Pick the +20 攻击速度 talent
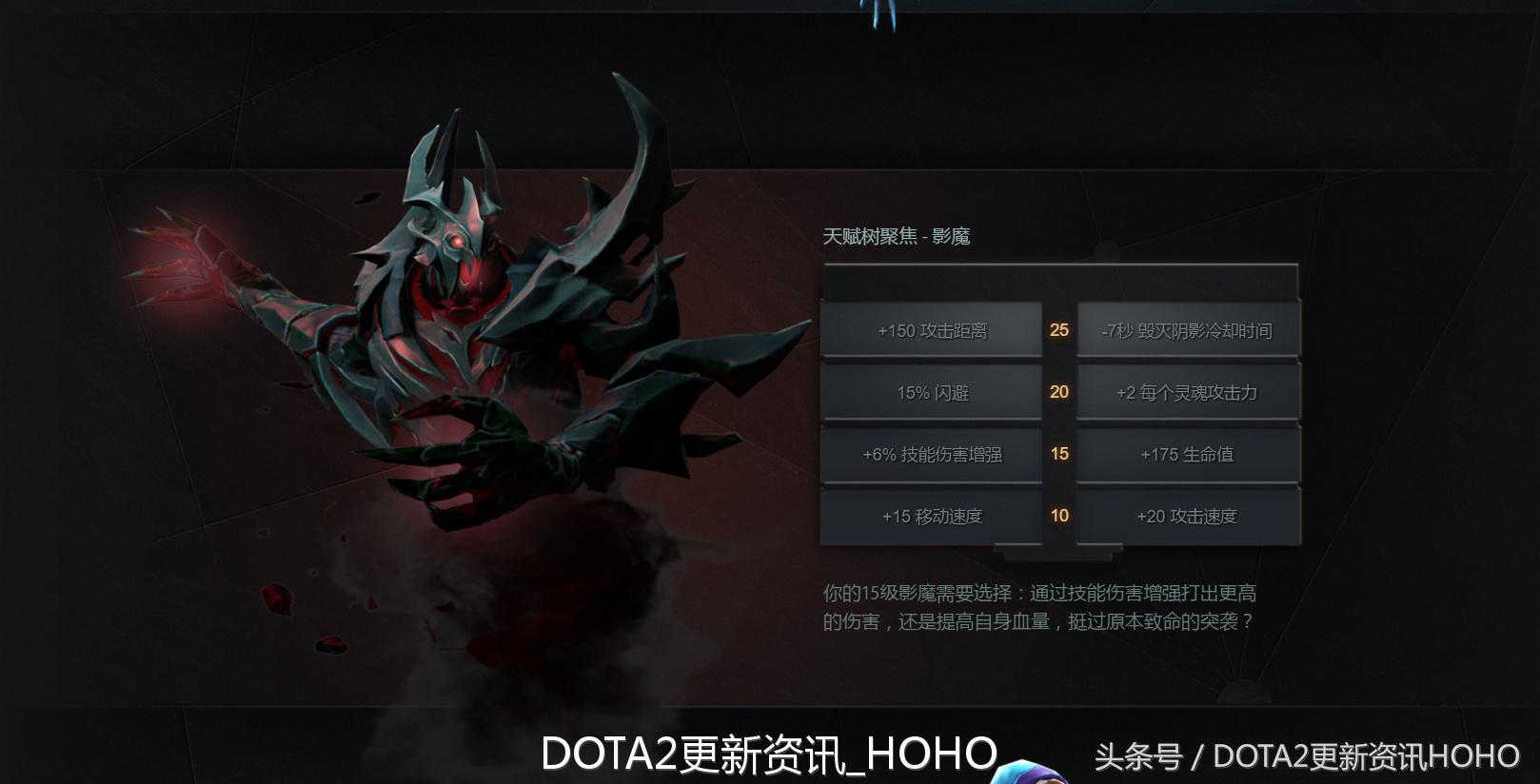 pyautogui.click(x=1188, y=516)
